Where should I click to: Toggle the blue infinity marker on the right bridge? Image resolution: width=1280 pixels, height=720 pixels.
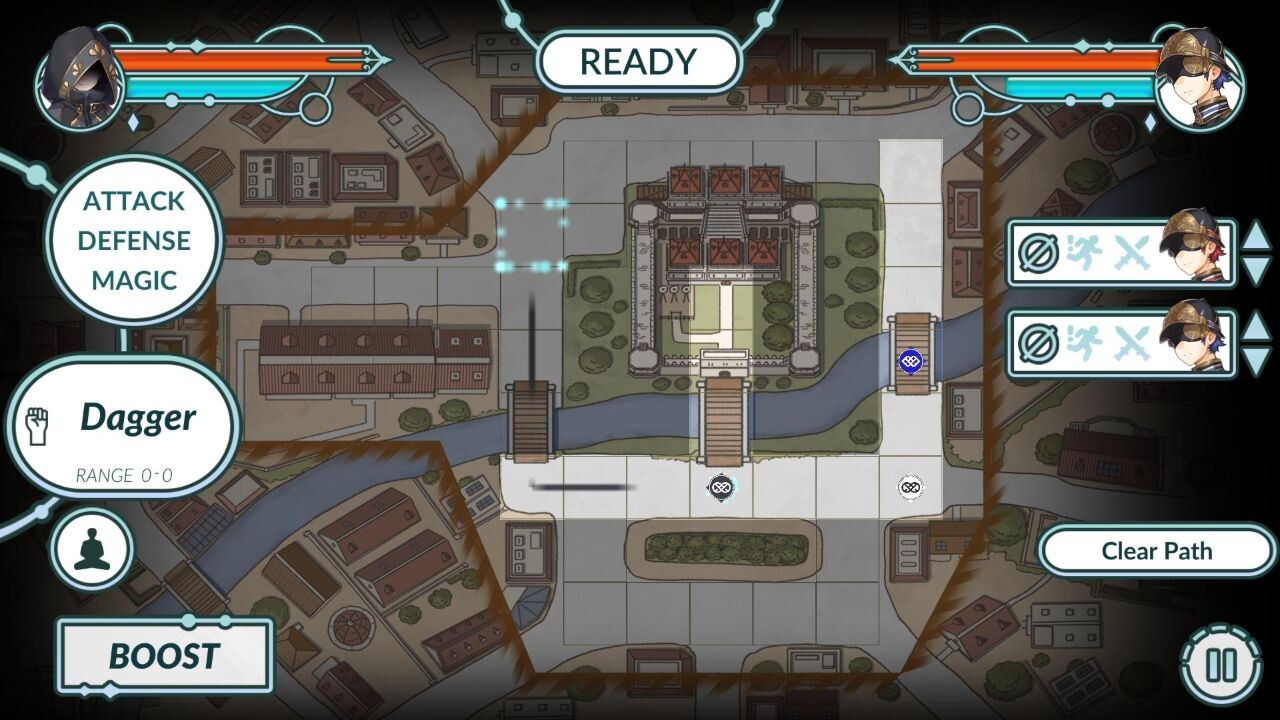[x=910, y=360]
